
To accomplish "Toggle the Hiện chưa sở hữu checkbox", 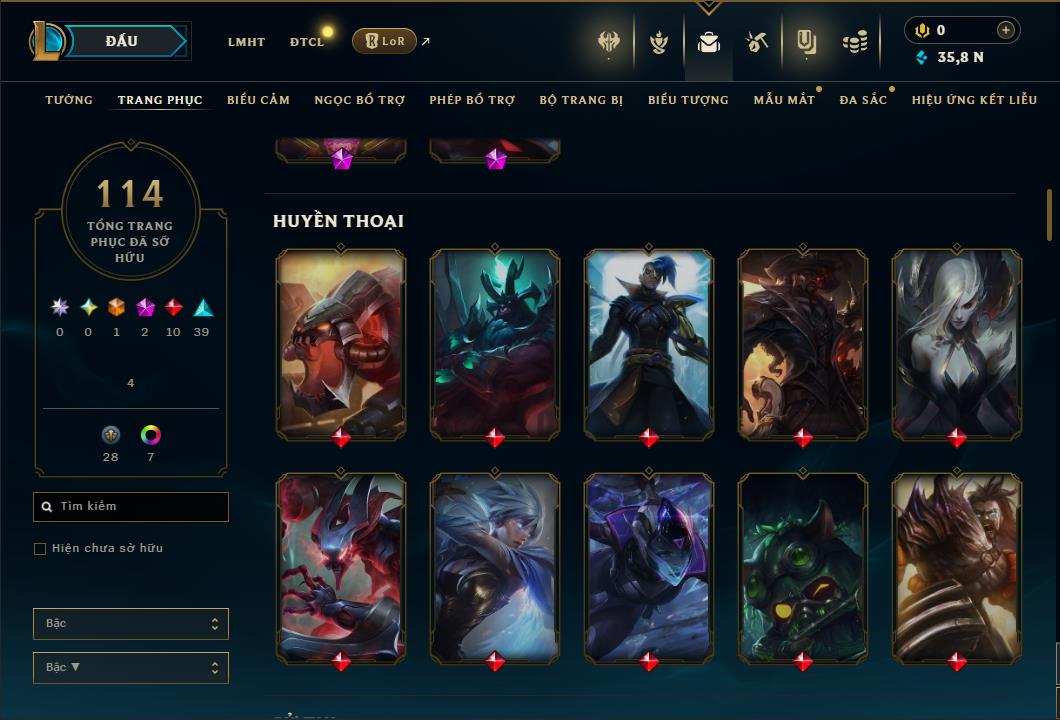I will click(40, 549).
